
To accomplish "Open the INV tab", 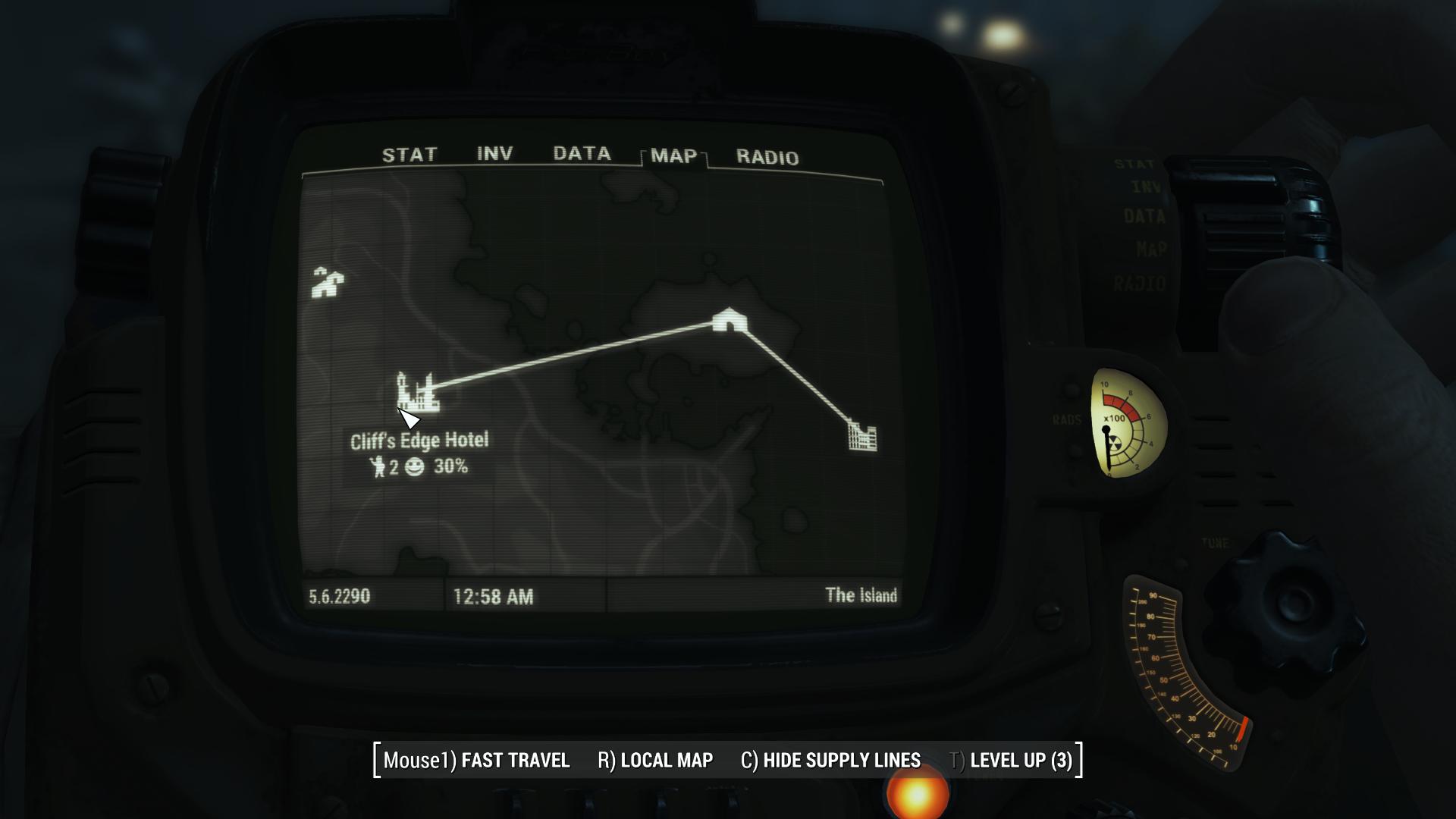I will tap(494, 154).
